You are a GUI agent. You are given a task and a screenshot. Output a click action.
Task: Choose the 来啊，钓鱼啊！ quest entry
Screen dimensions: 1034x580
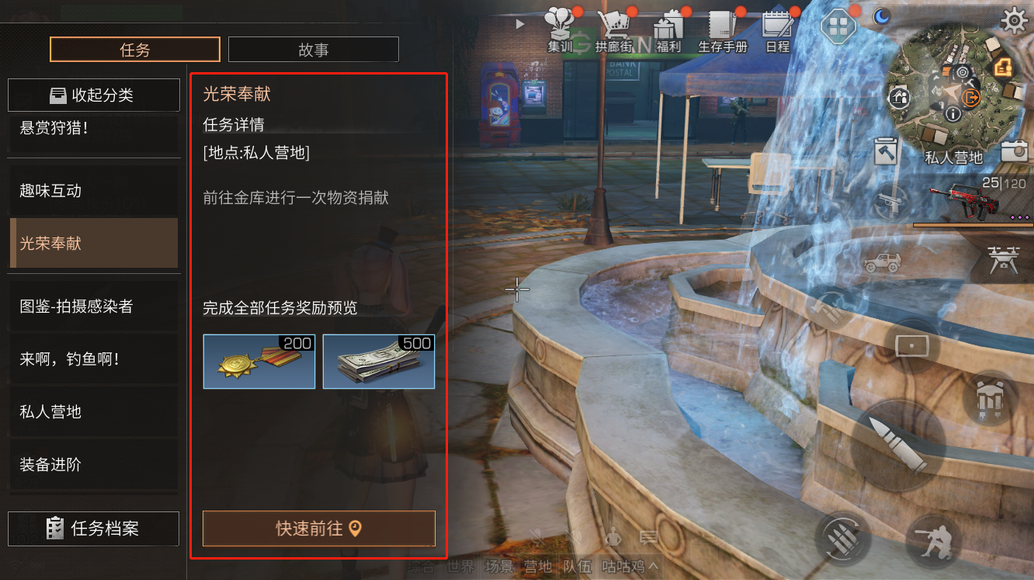coord(93,359)
